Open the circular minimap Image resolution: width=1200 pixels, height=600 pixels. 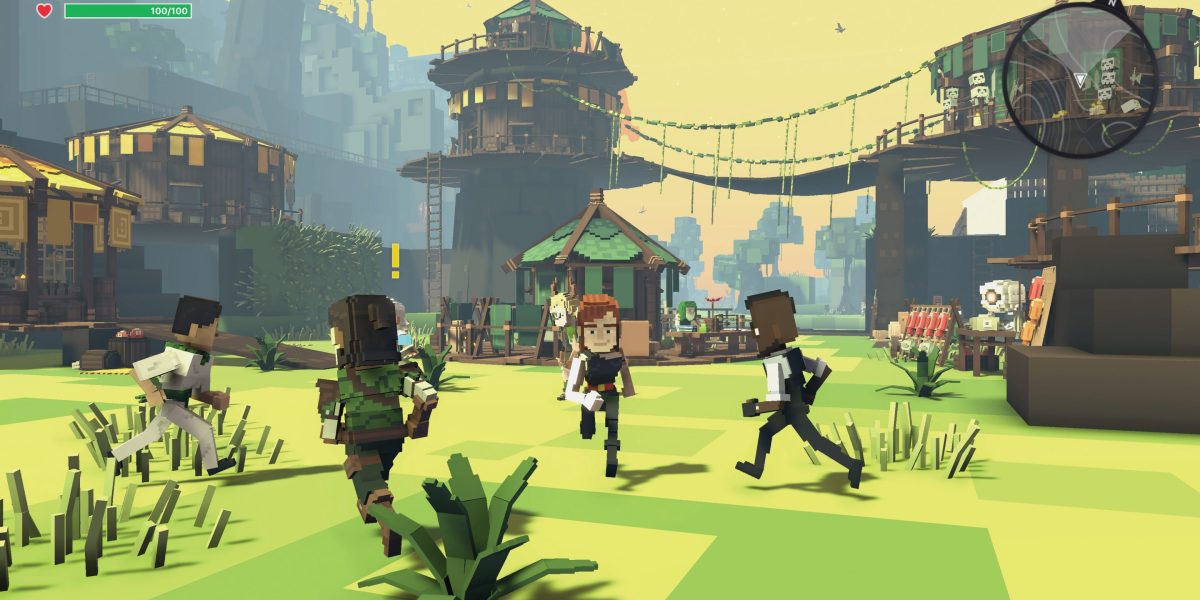[1080, 80]
